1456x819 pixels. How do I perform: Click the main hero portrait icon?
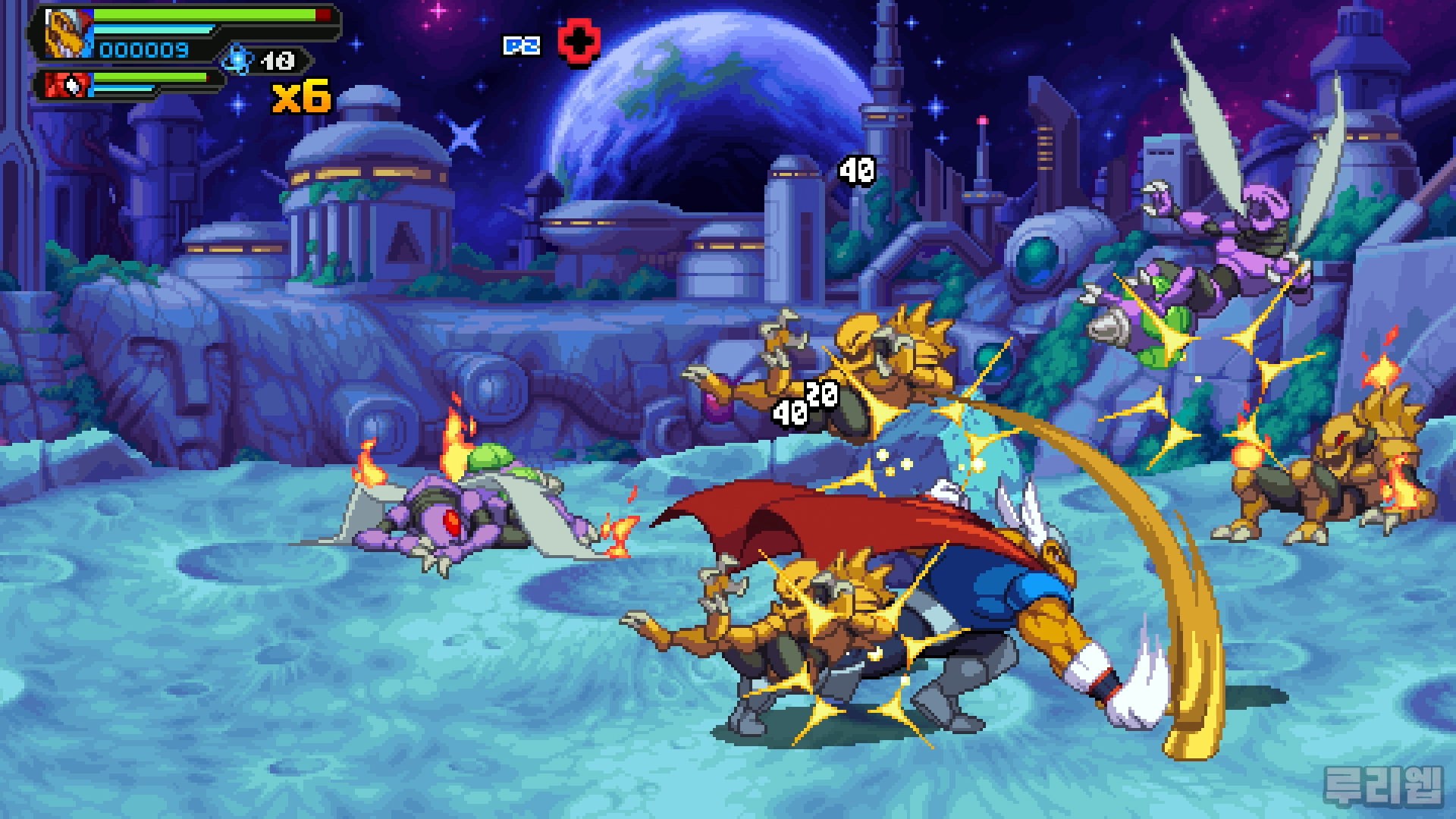pyautogui.click(x=67, y=33)
